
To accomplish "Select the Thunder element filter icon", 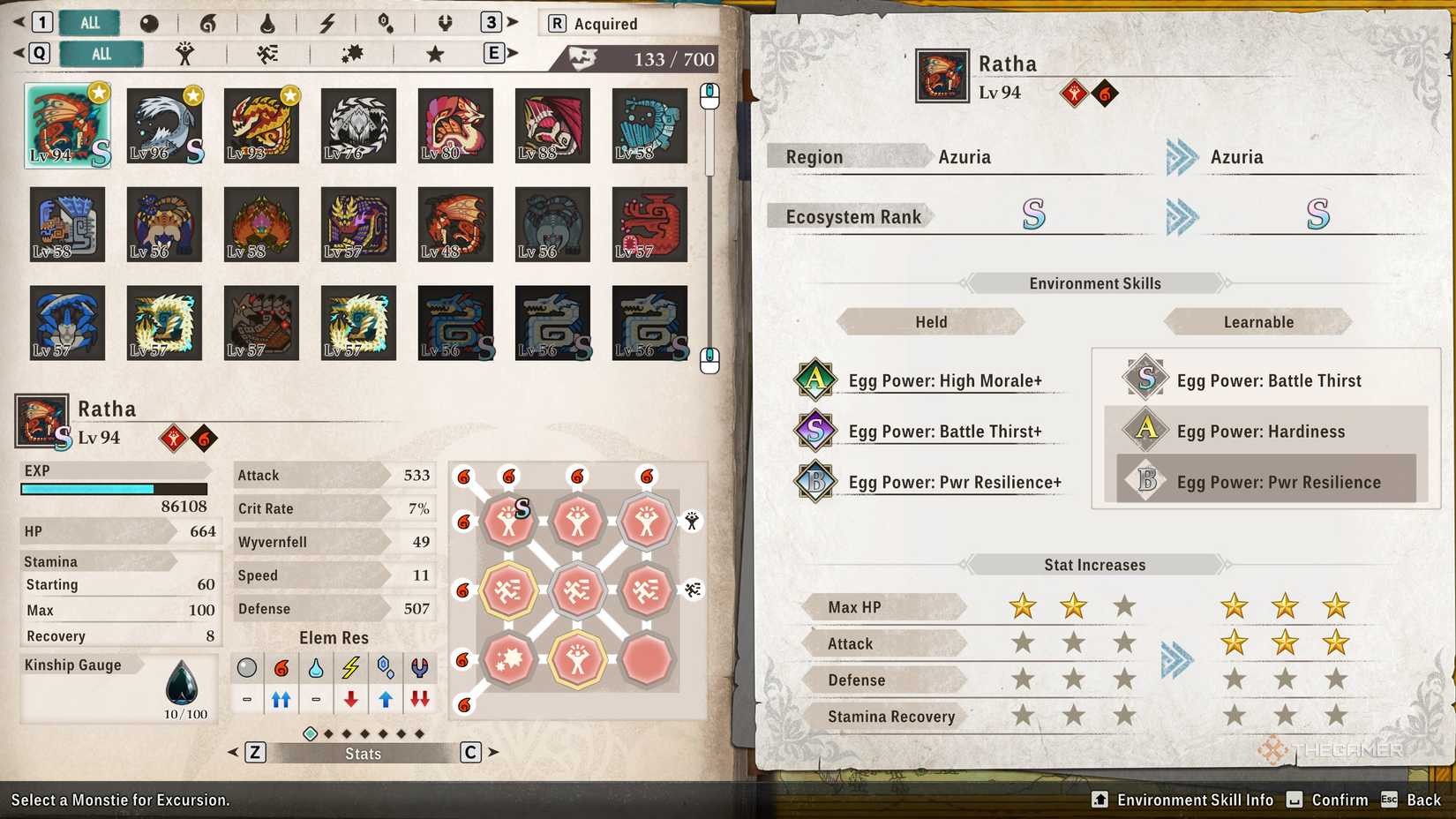I will coord(327,23).
